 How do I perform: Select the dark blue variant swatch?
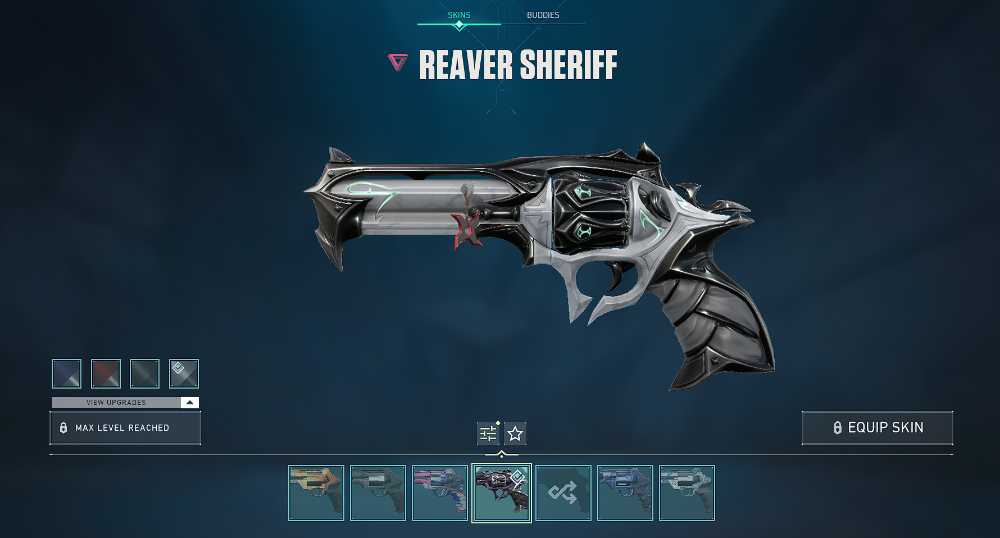click(x=67, y=374)
